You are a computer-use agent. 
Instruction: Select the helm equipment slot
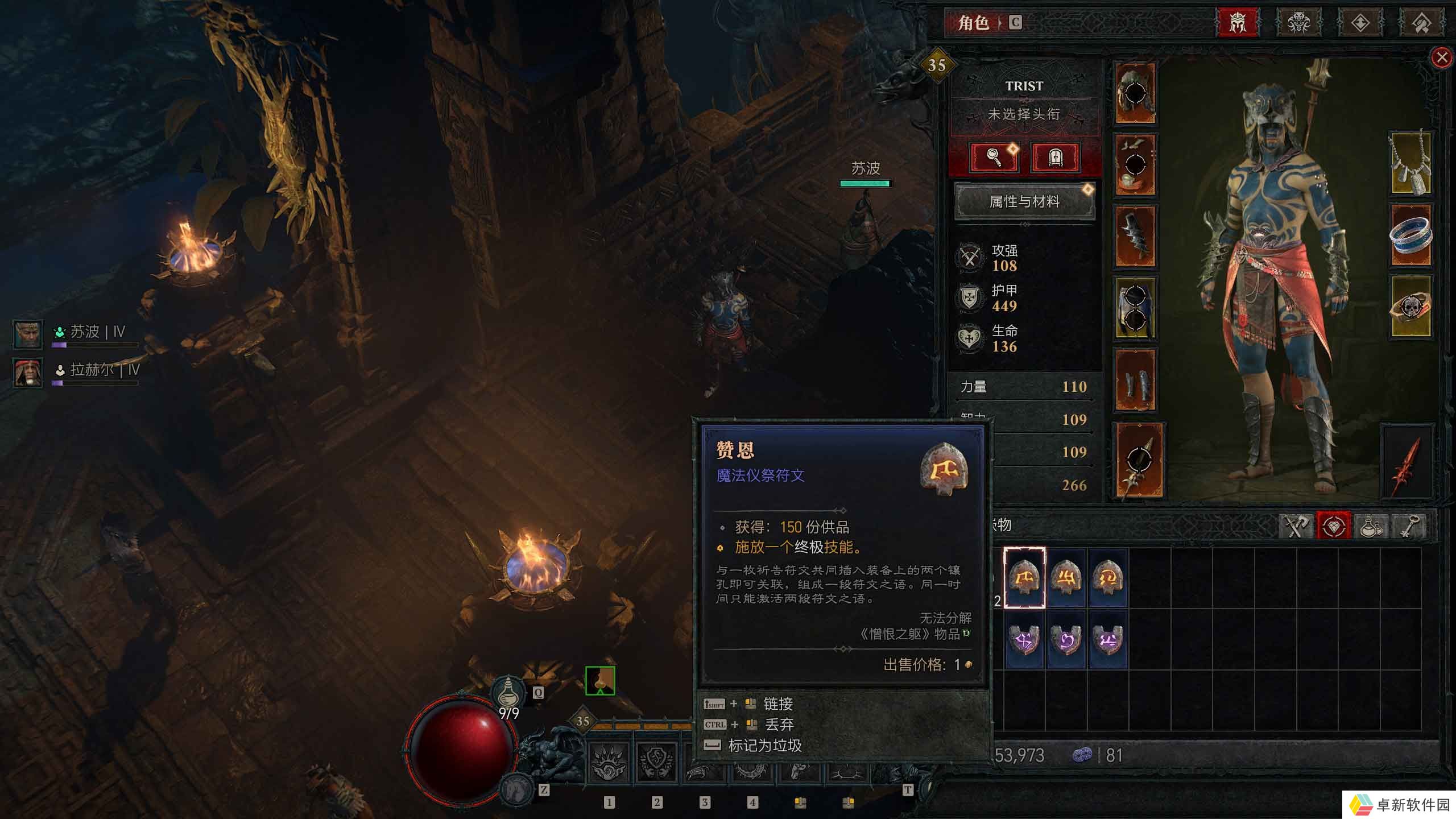pos(1135,93)
